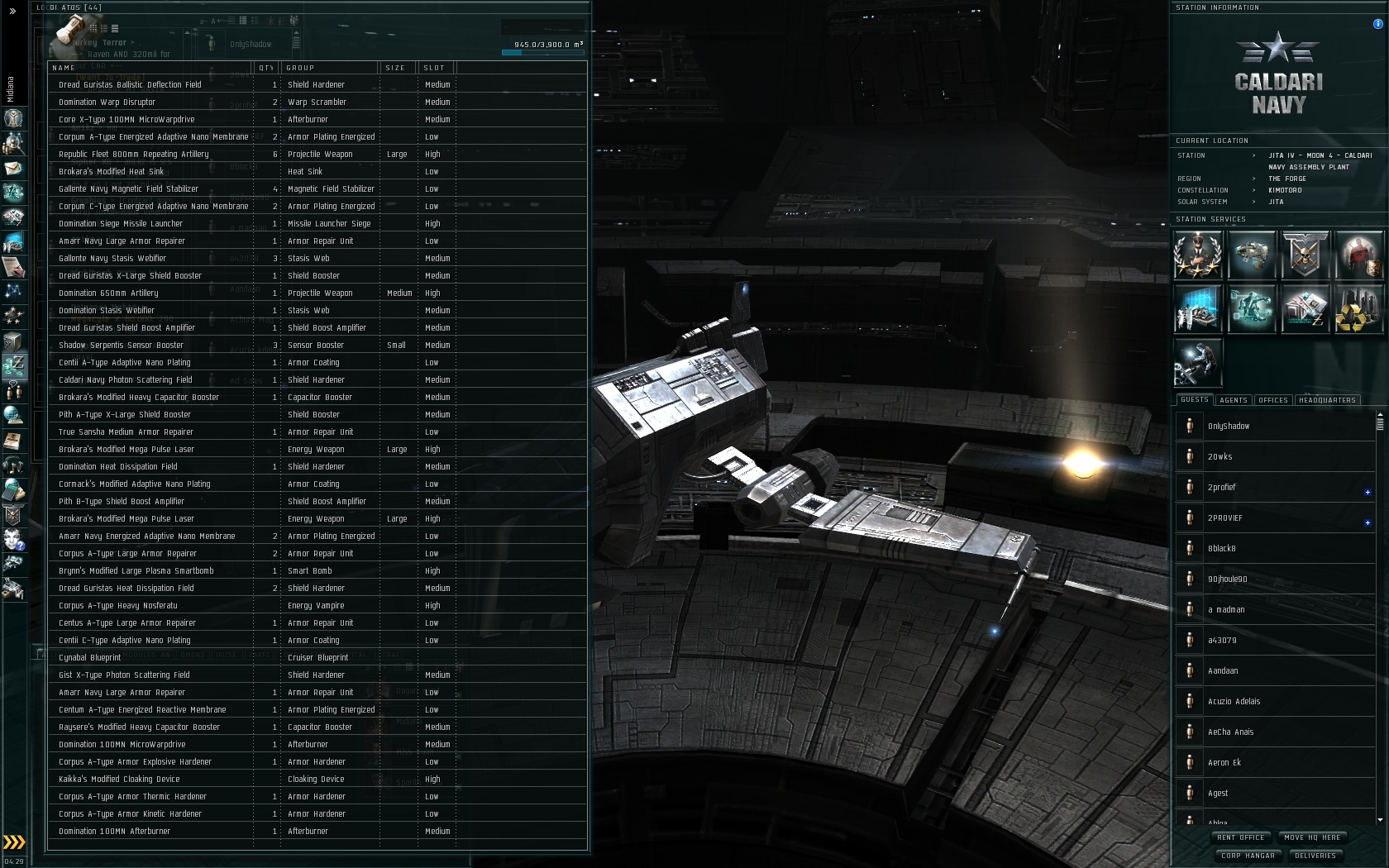Screen dimensions: 1389x868
Task: Choose guest Acuzio Adelais
Action: 1234,702
